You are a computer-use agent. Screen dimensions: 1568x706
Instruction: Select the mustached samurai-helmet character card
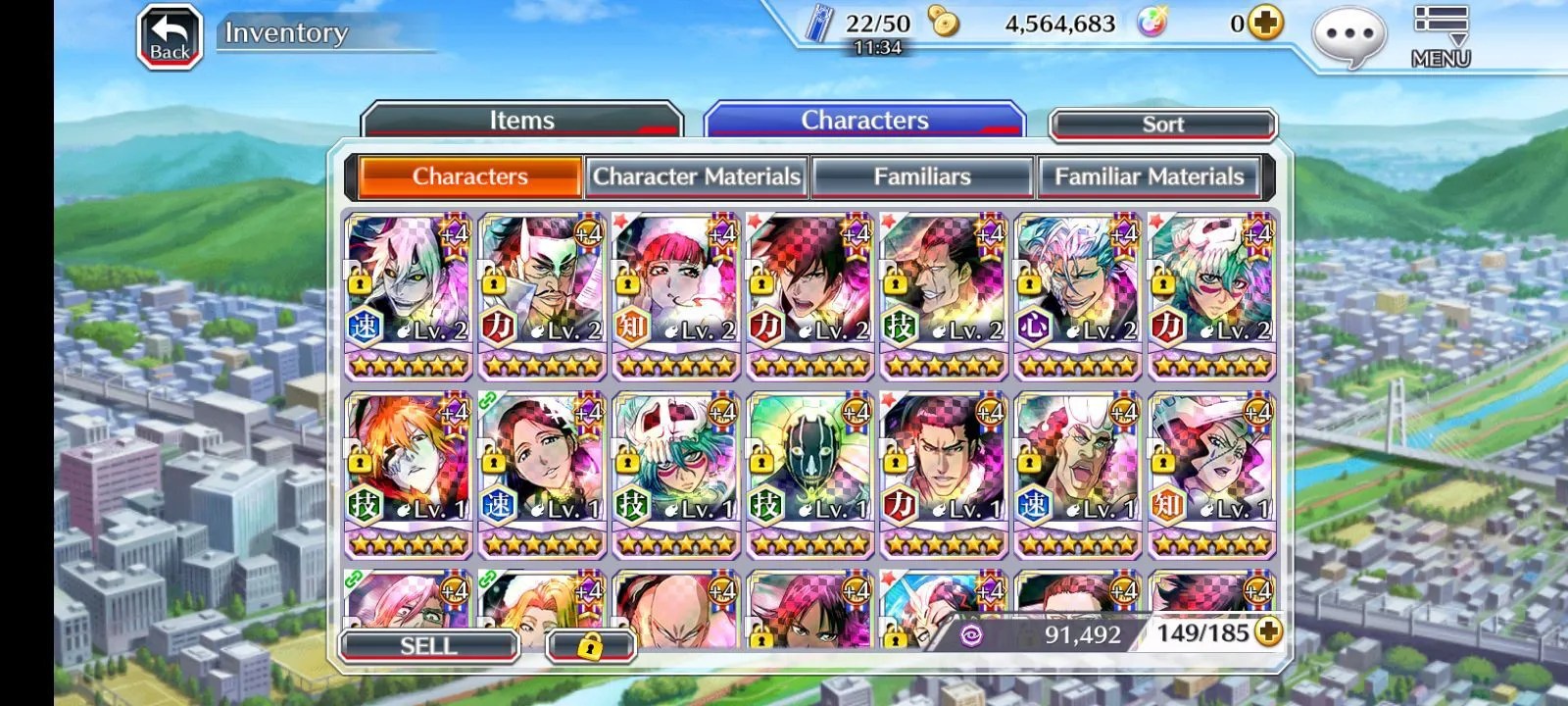pyautogui.click(x=542, y=294)
